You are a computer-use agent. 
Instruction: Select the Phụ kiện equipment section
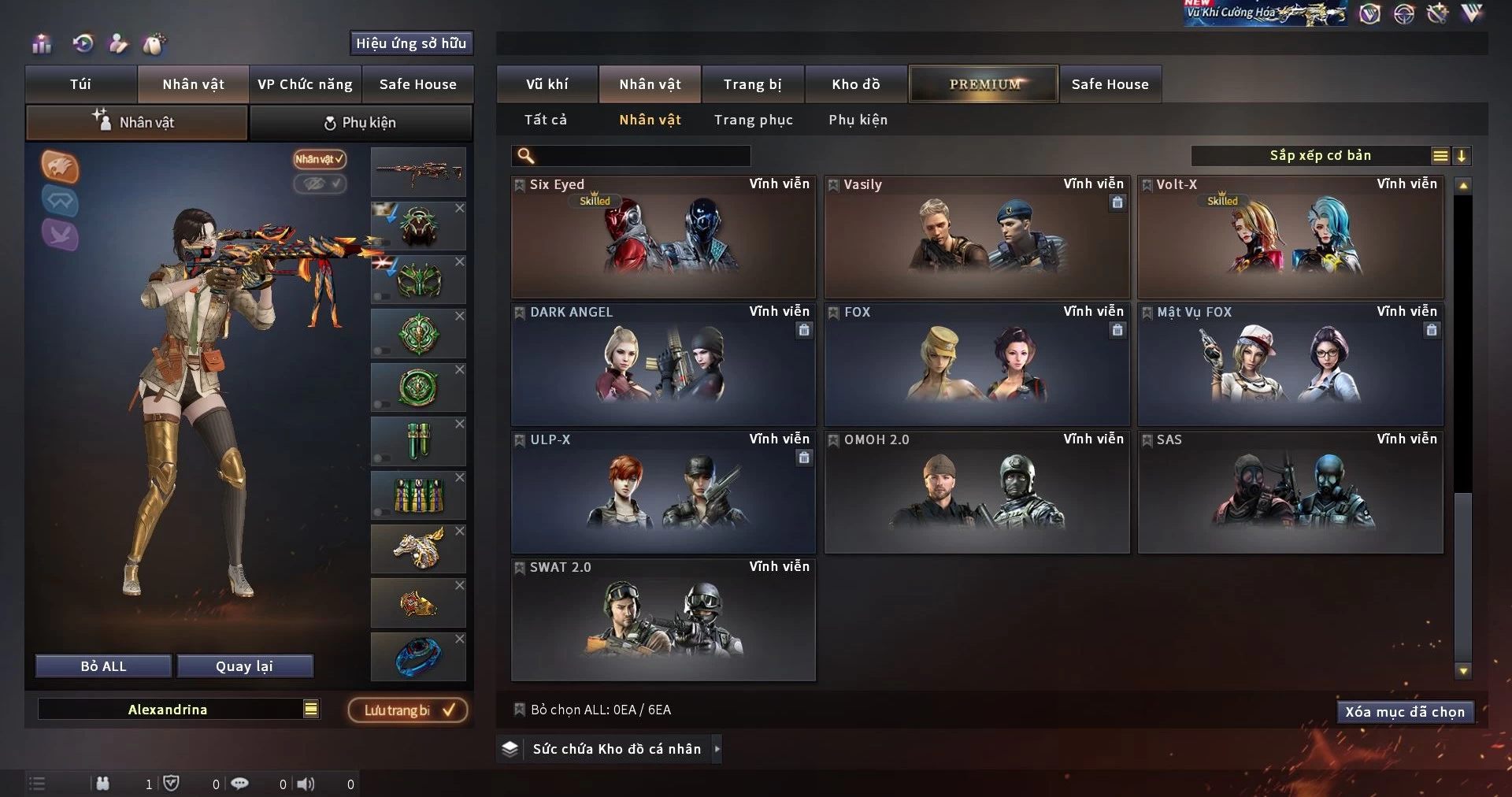361,123
